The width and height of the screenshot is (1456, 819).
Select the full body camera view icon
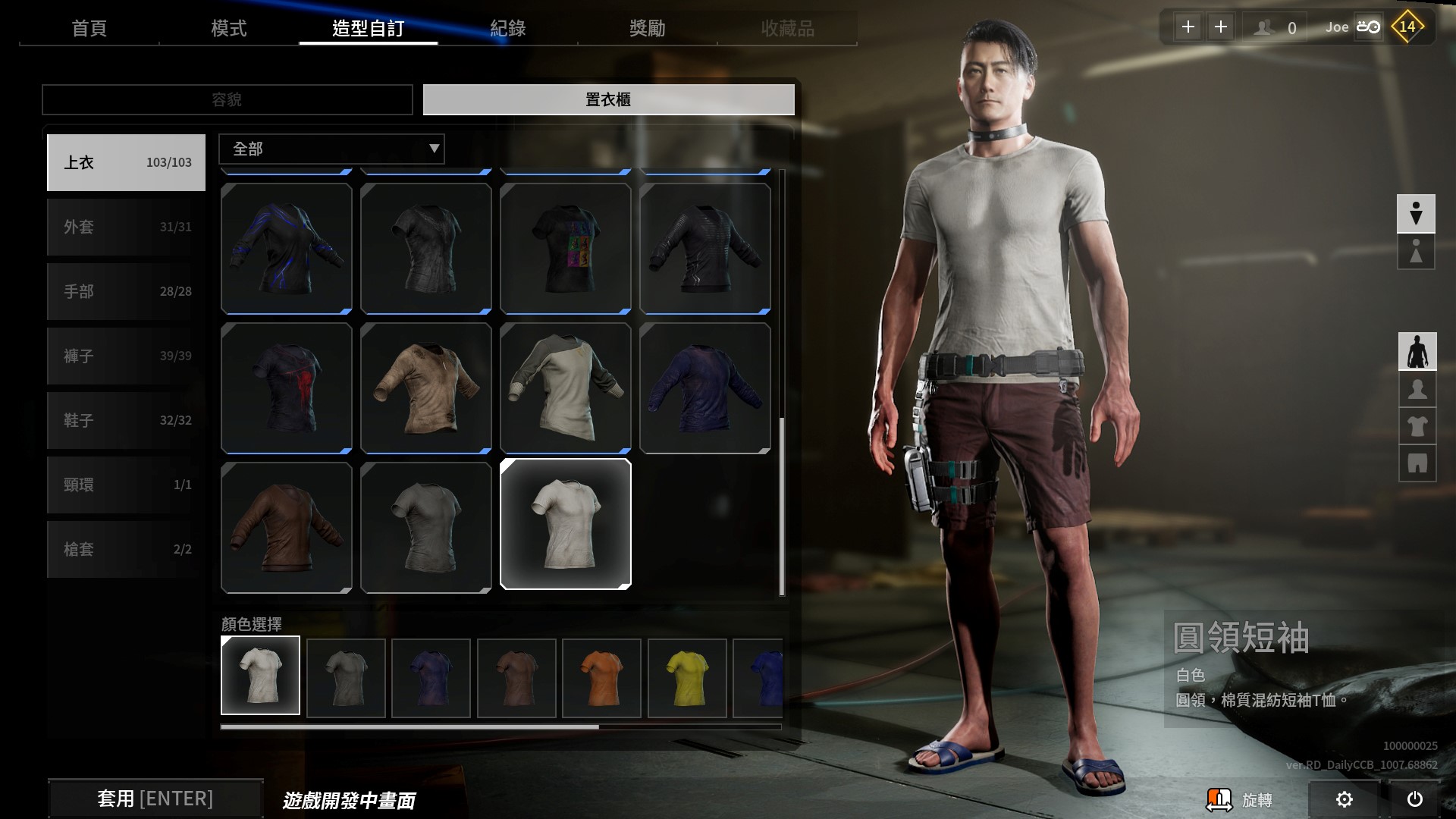coord(1417,351)
